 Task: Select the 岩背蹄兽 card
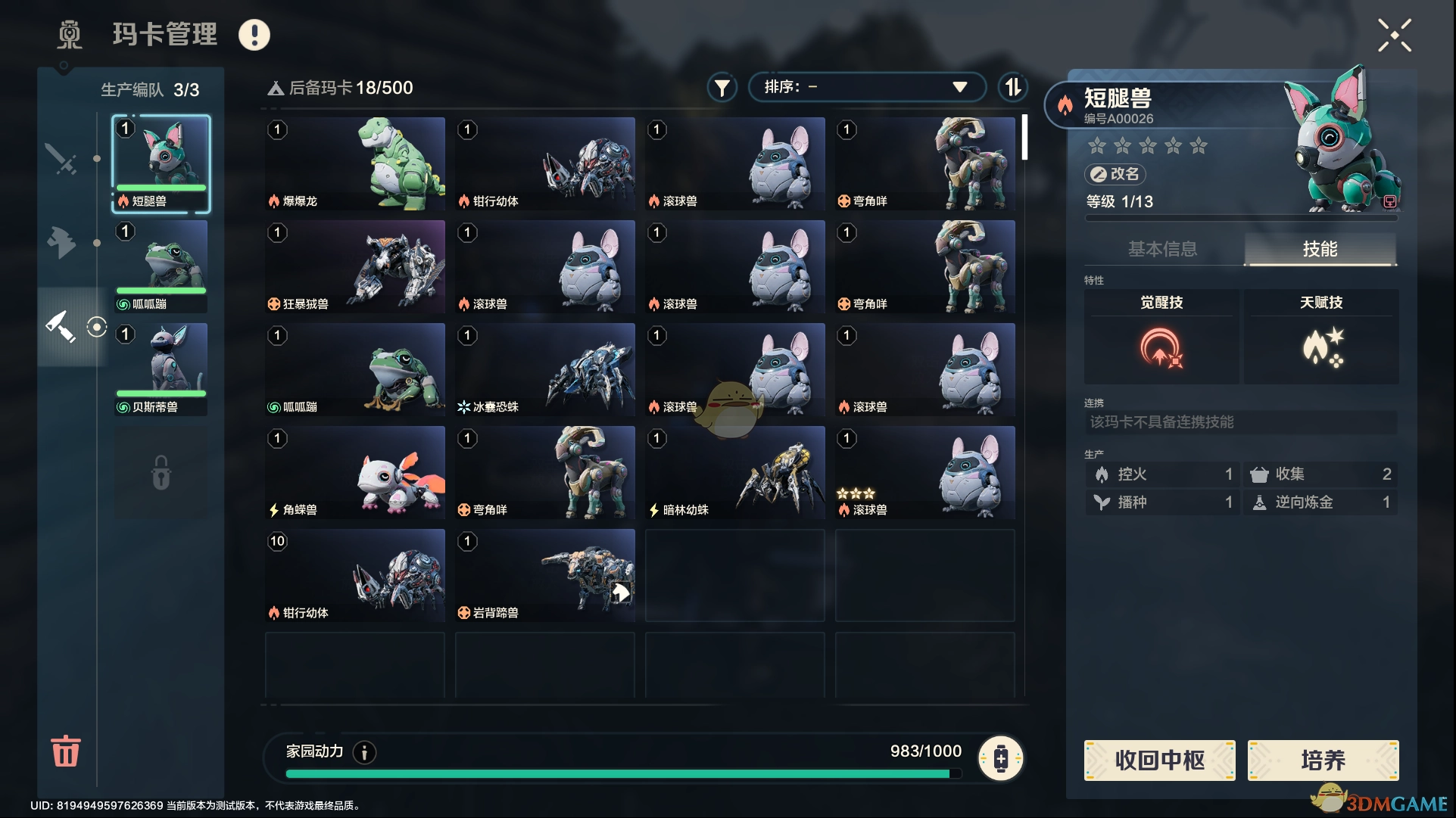pos(545,575)
